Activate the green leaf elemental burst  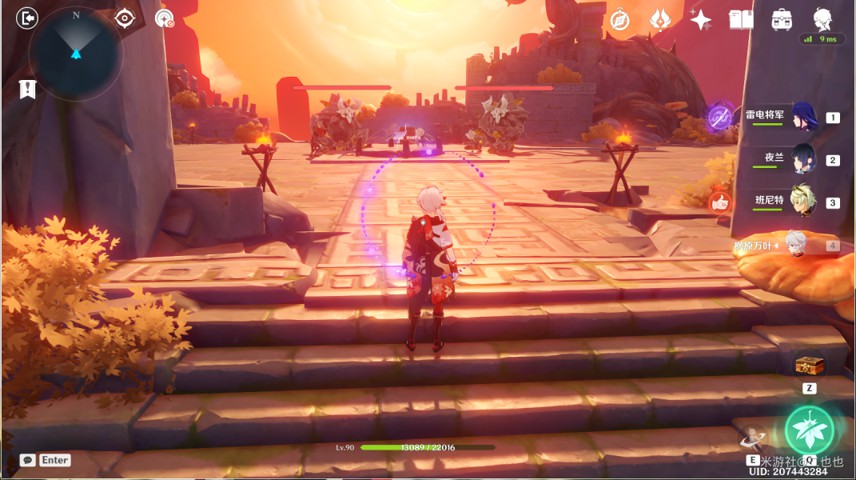point(809,430)
